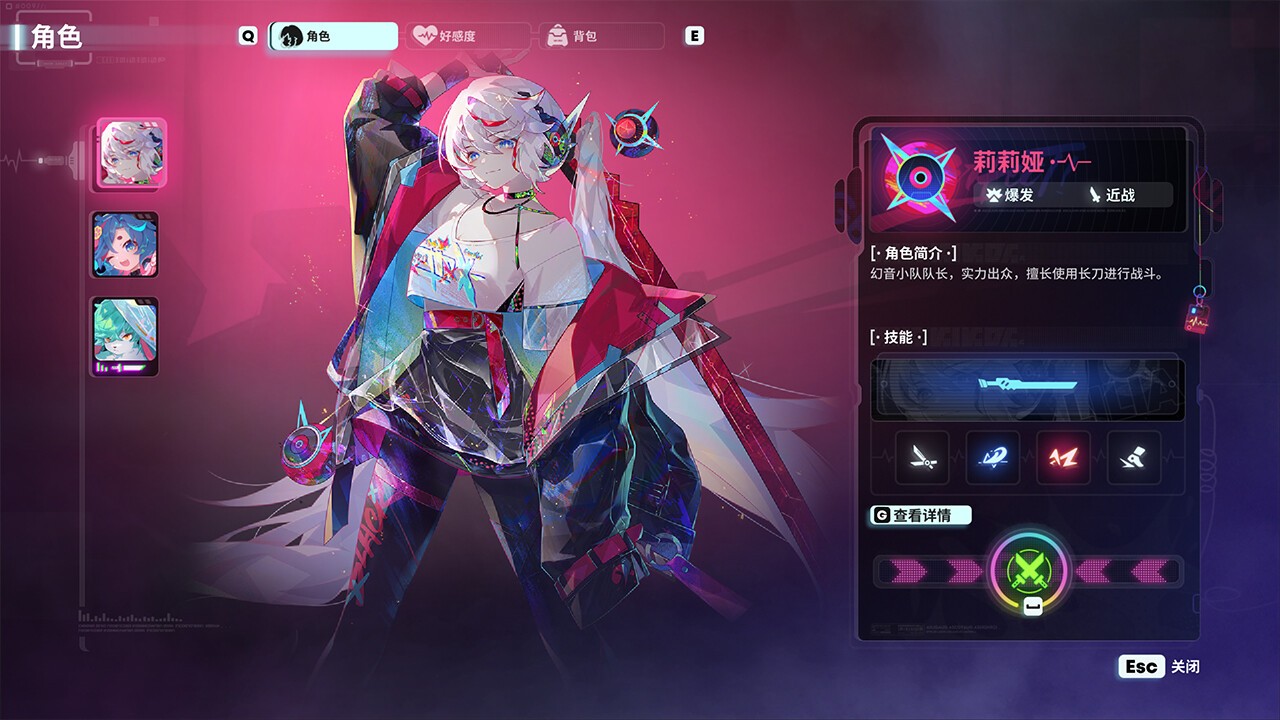Select the blade skill icon
The width and height of the screenshot is (1280, 720).
coord(921,459)
